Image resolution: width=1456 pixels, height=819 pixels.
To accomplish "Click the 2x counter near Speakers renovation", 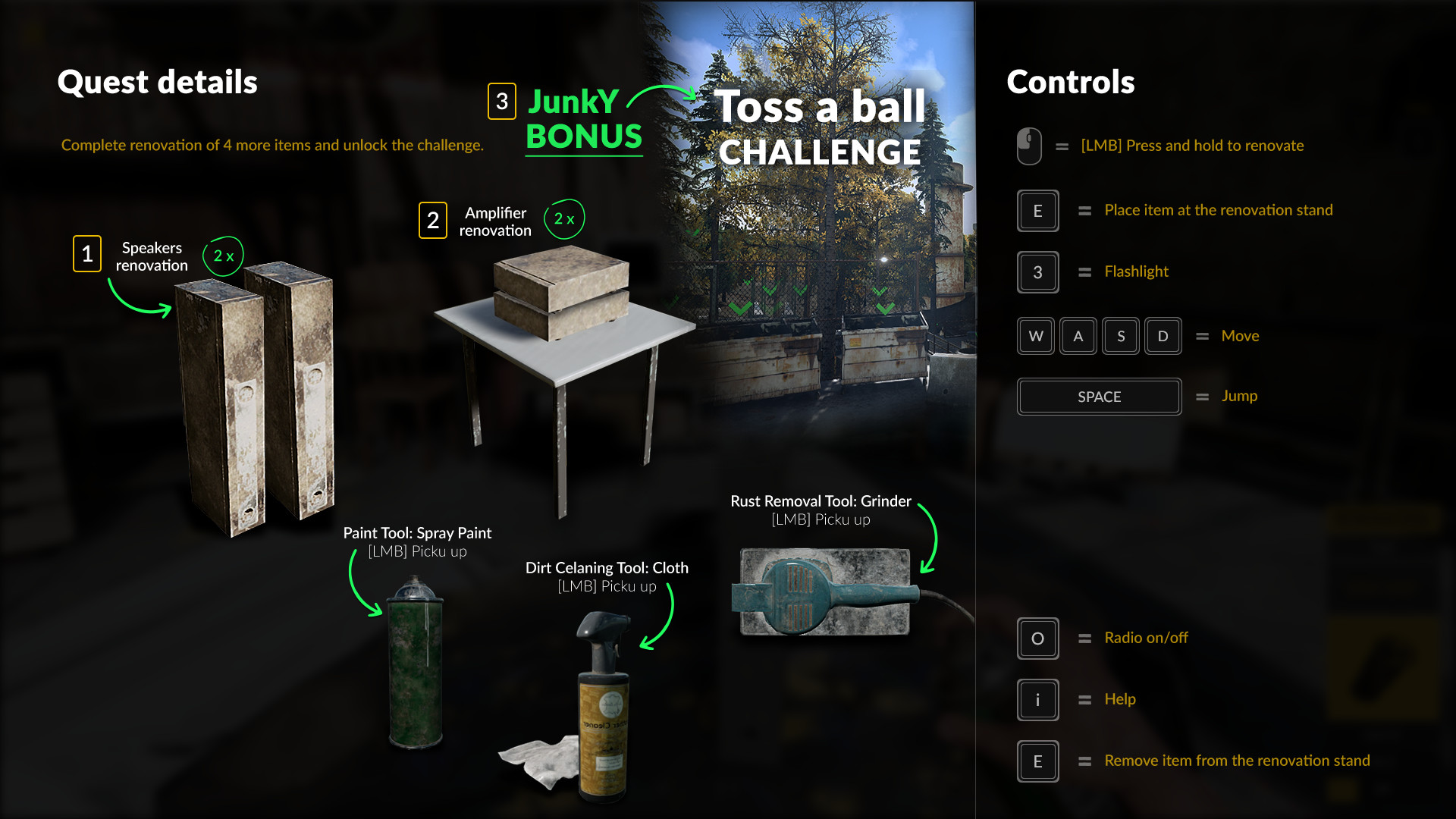I will pyautogui.click(x=222, y=256).
